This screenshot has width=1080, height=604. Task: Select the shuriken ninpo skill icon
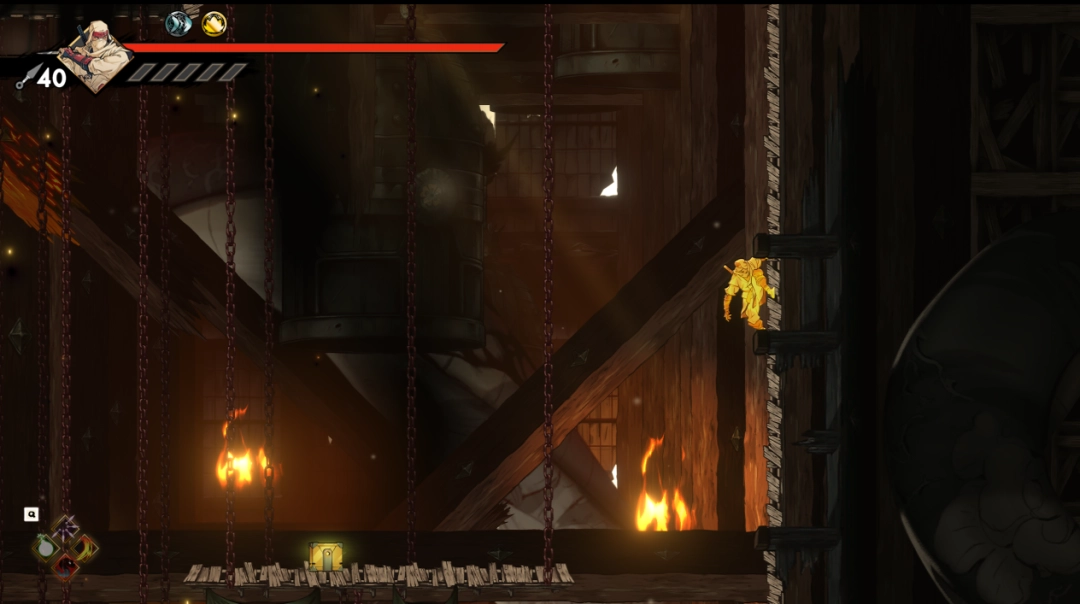tap(65, 527)
